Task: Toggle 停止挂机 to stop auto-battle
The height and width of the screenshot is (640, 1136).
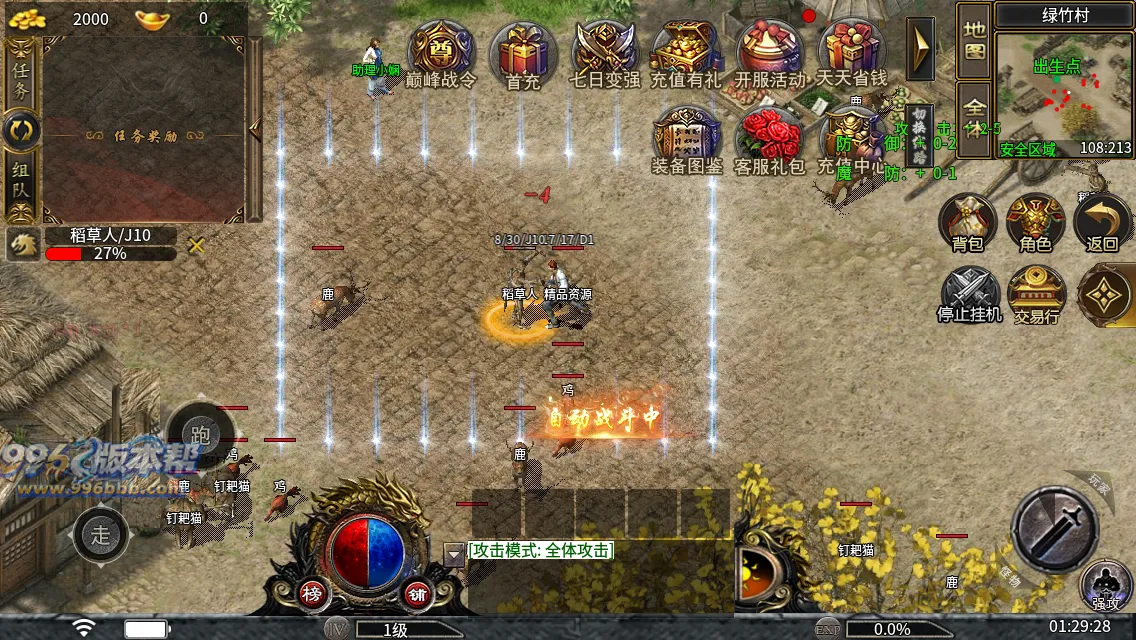Action: pos(967,295)
